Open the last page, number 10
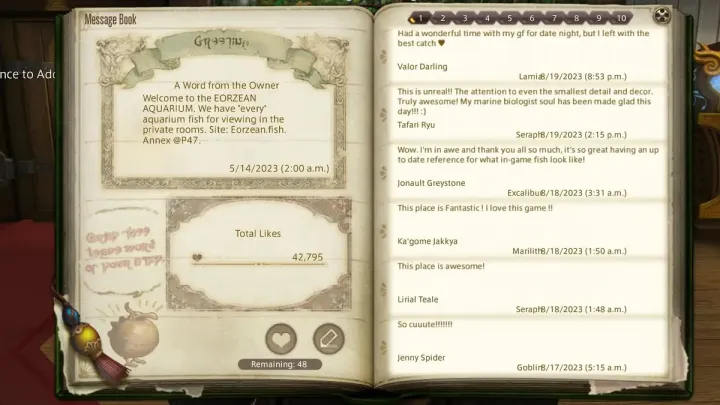 coord(621,18)
